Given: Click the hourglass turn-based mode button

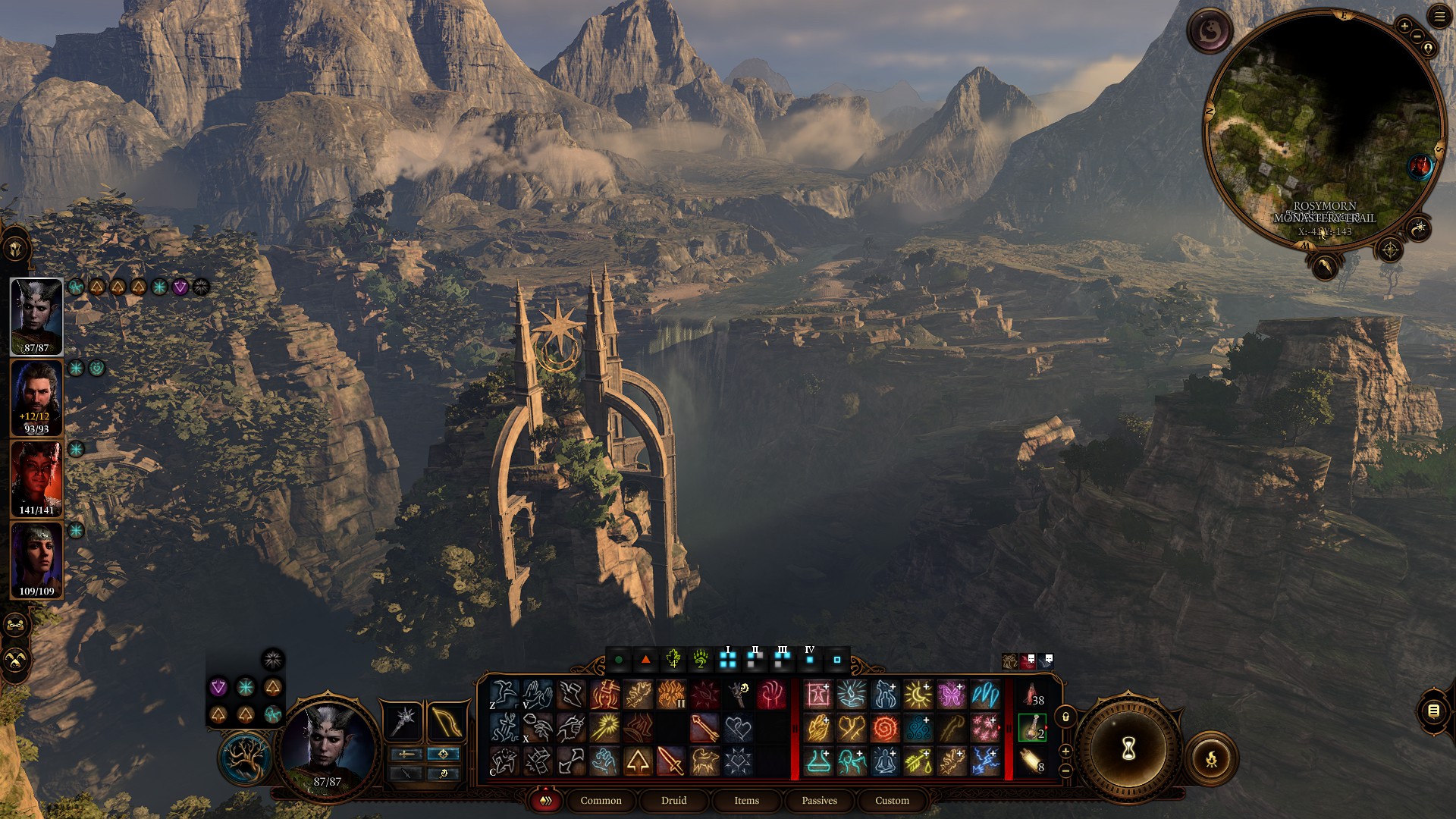Looking at the screenshot, I should point(1128,749).
